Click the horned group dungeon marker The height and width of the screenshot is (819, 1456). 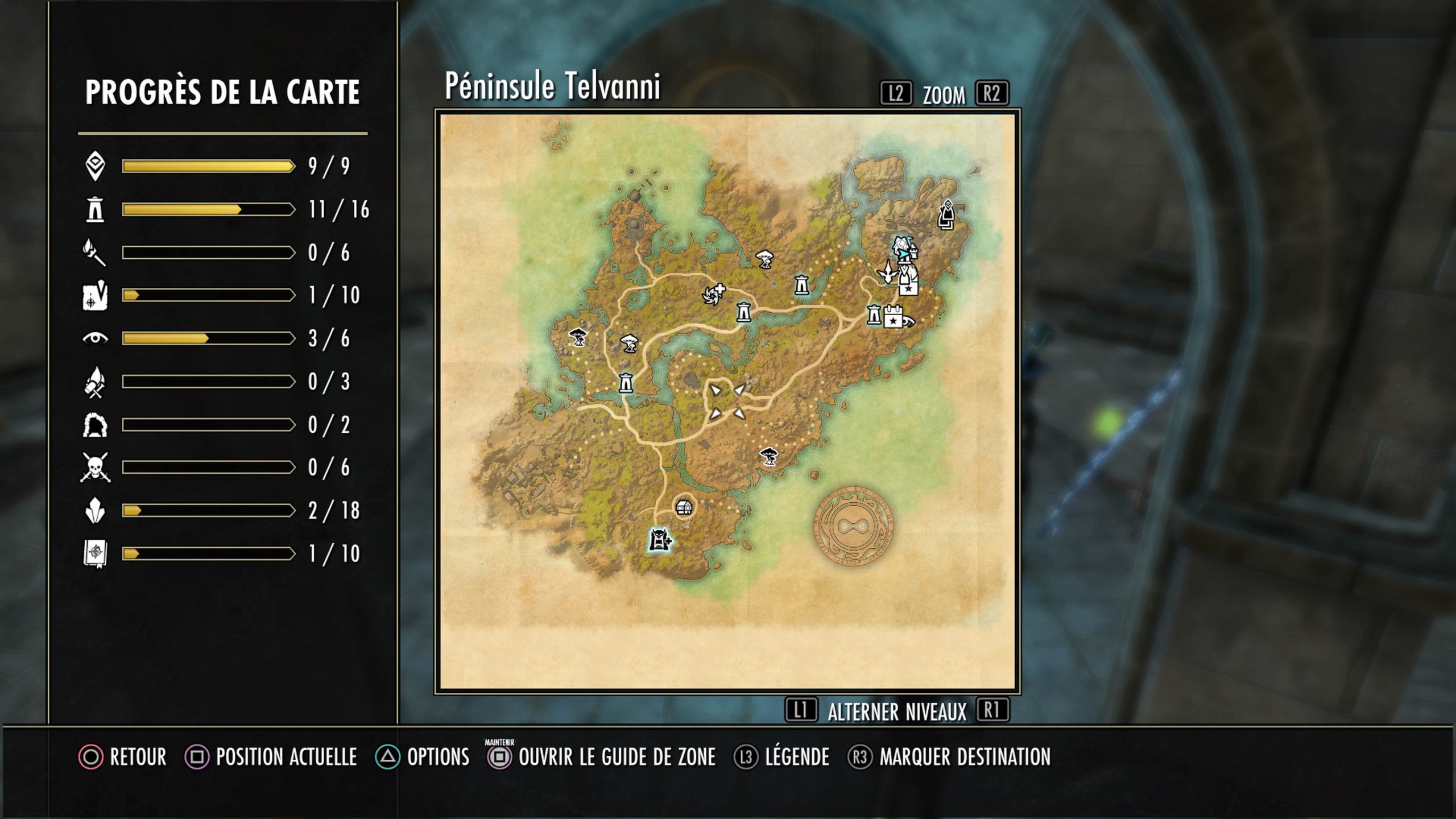pyautogui.click(x=659, y=540)
